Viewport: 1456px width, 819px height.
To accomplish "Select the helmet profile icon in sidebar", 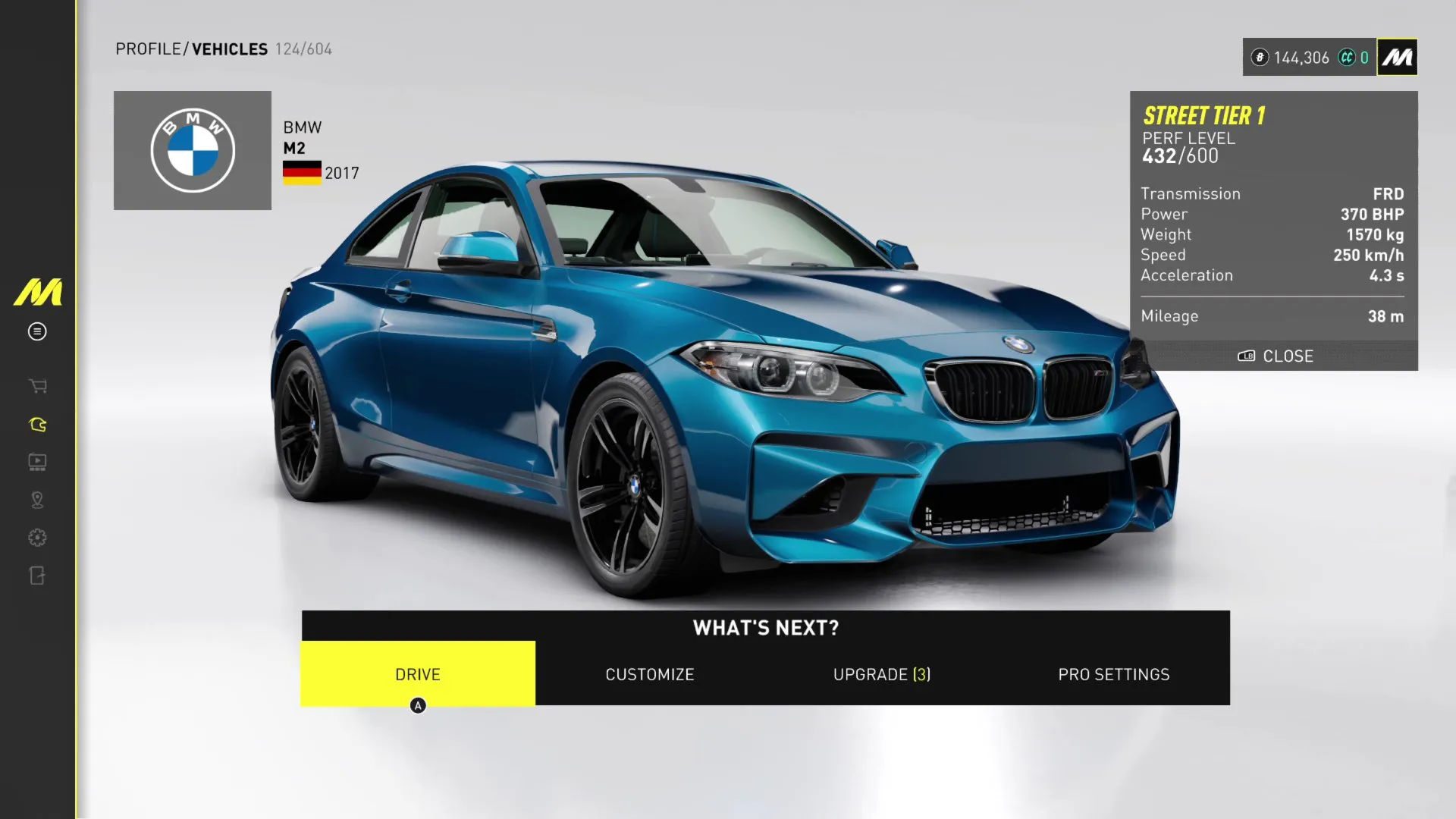I will click(36, 425).
